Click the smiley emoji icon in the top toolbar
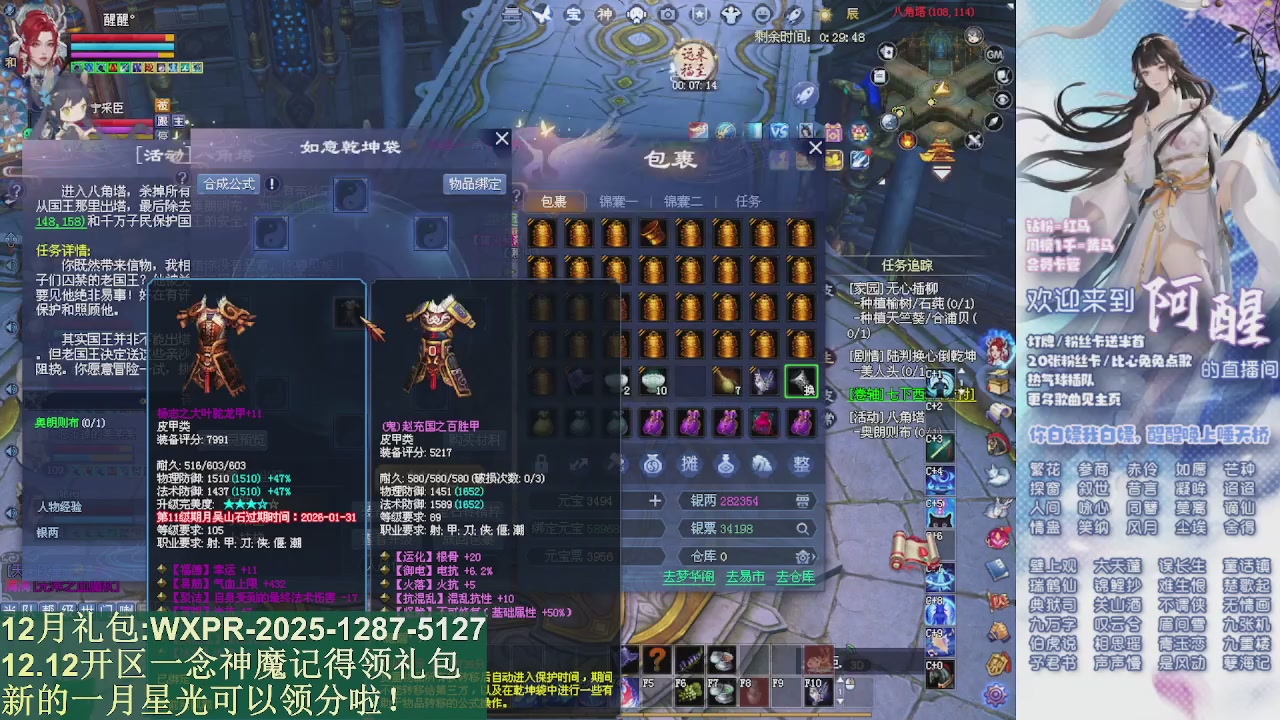 pos(761,15)
